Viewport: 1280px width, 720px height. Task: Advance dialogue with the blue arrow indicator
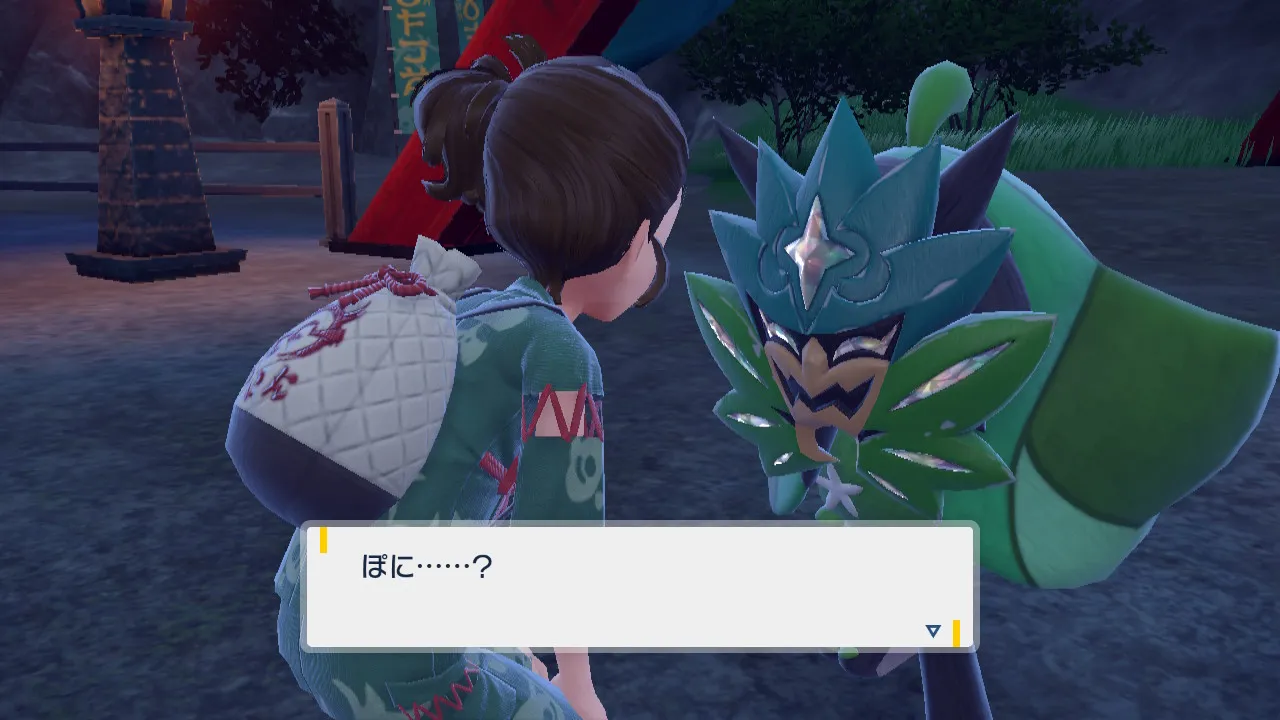coord(933,631)
